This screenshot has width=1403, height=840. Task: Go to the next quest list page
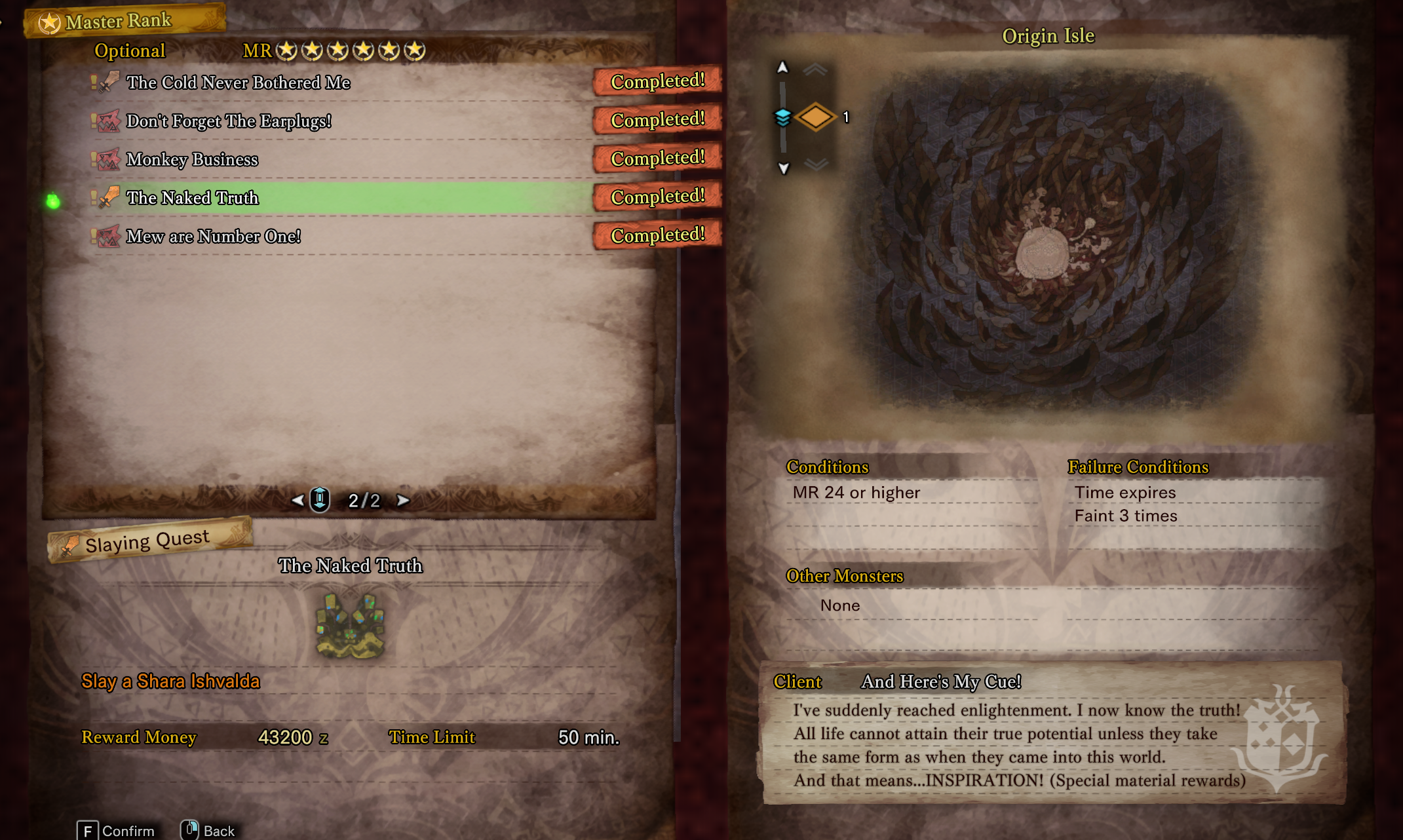[x=403, y=501]
